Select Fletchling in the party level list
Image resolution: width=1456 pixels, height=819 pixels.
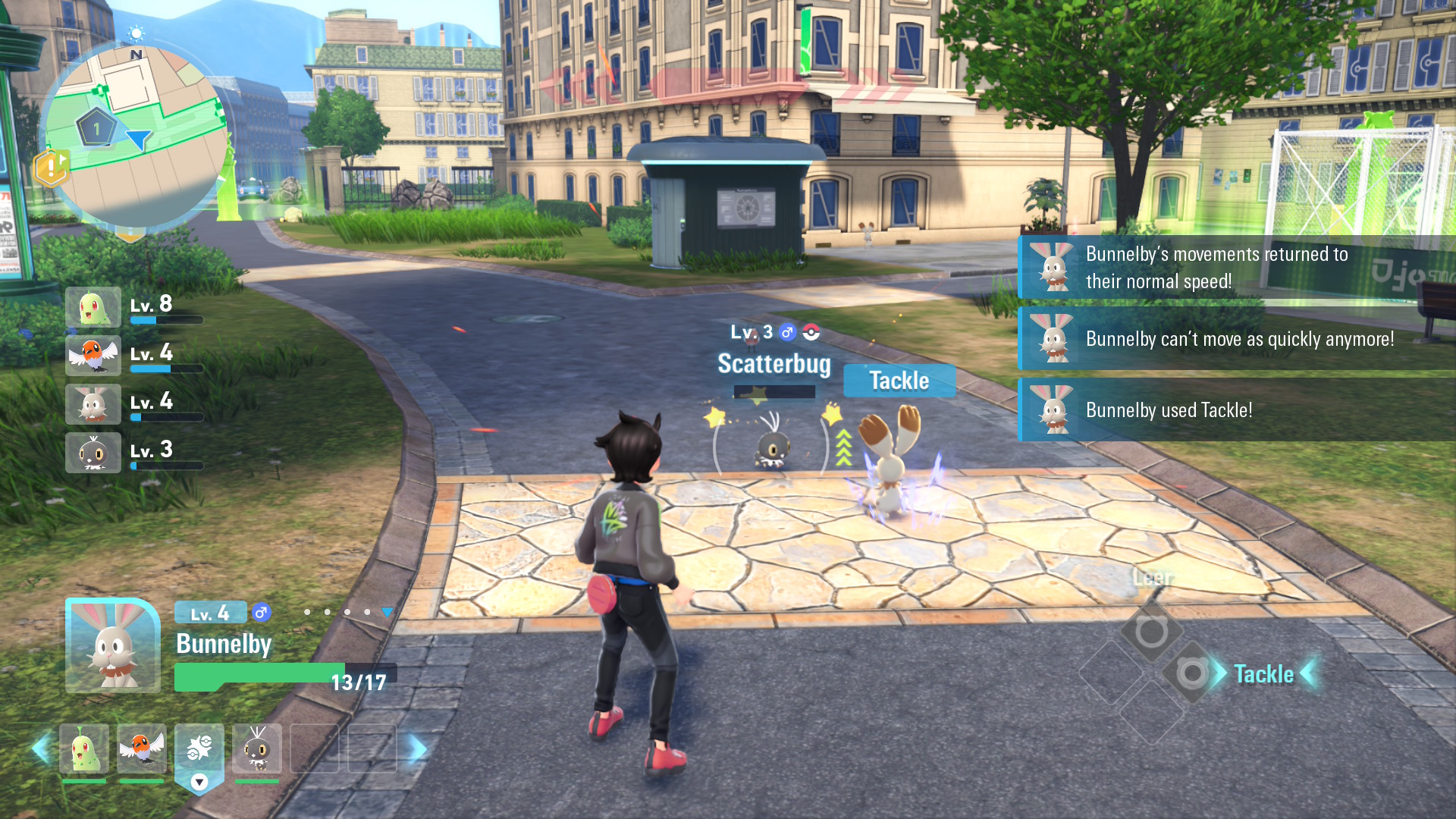pos(94,356)
